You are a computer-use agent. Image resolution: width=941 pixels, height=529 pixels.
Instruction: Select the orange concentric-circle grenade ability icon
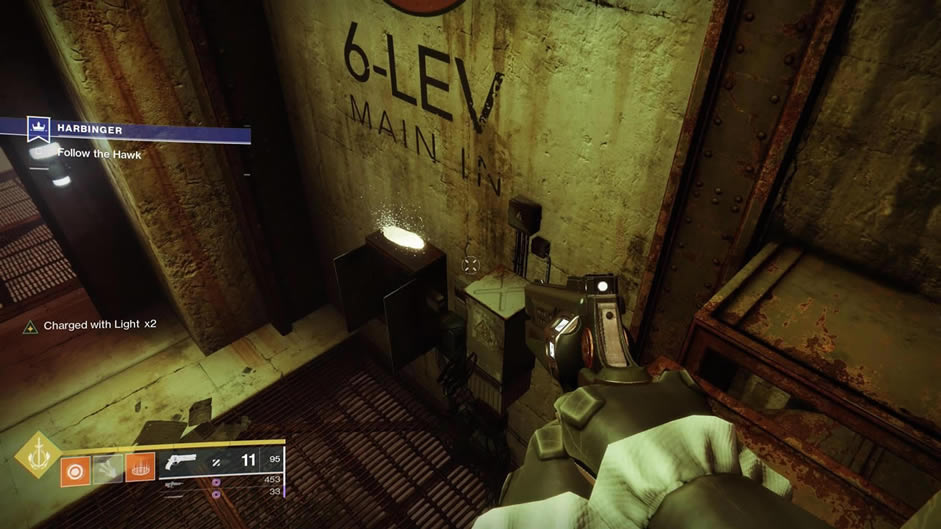tap(75, 470)
